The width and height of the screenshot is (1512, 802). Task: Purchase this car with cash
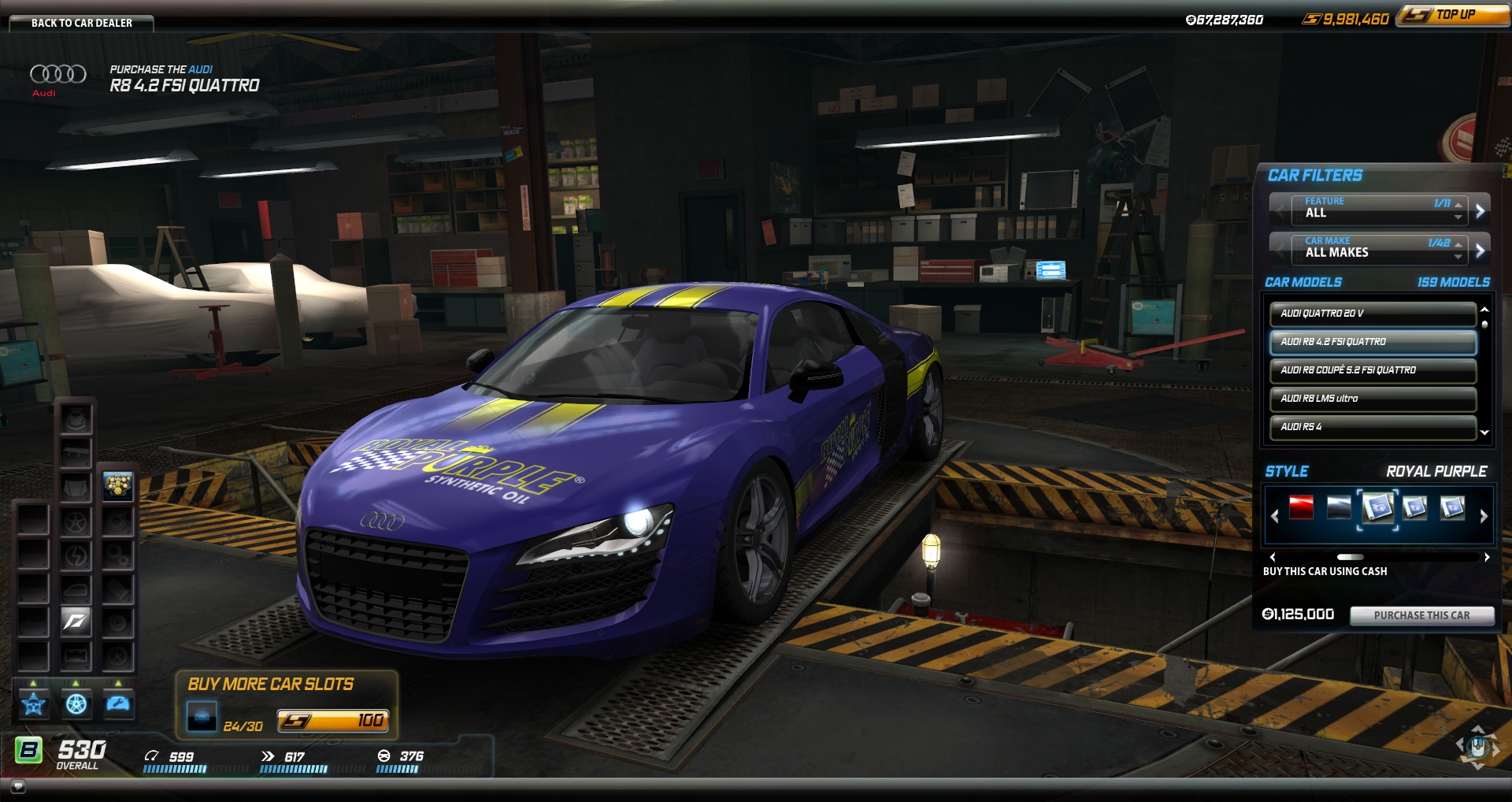1421,615
